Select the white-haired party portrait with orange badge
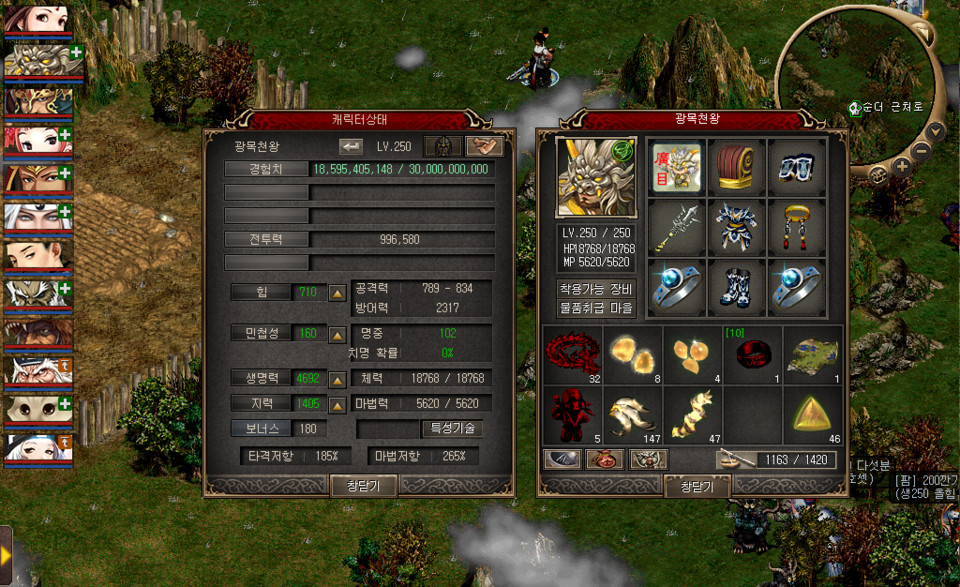The width and height of the screenshot is (960, 587). [37, 369]
